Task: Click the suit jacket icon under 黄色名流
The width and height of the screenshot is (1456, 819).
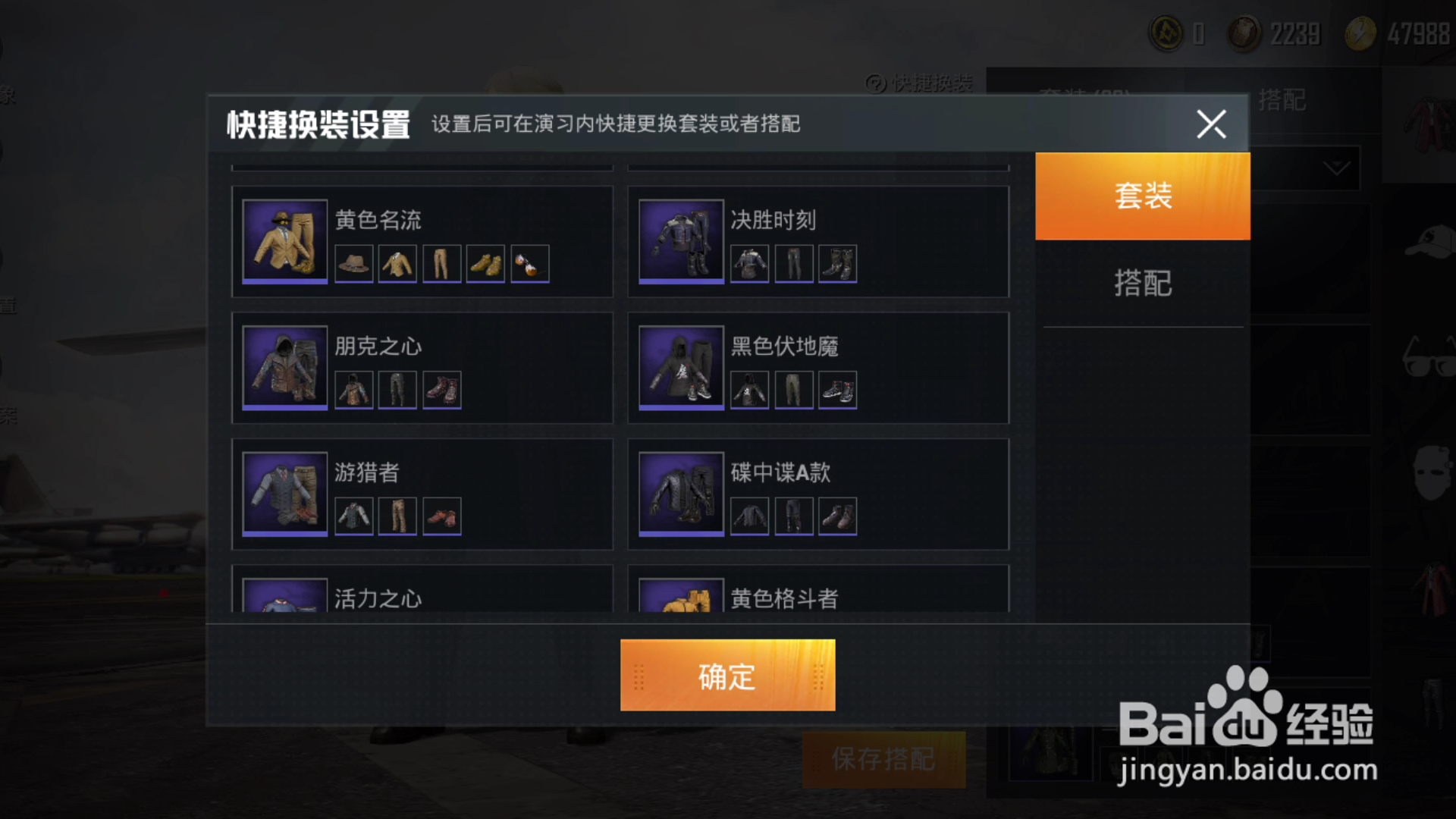Action: click(x=397, y=263)
